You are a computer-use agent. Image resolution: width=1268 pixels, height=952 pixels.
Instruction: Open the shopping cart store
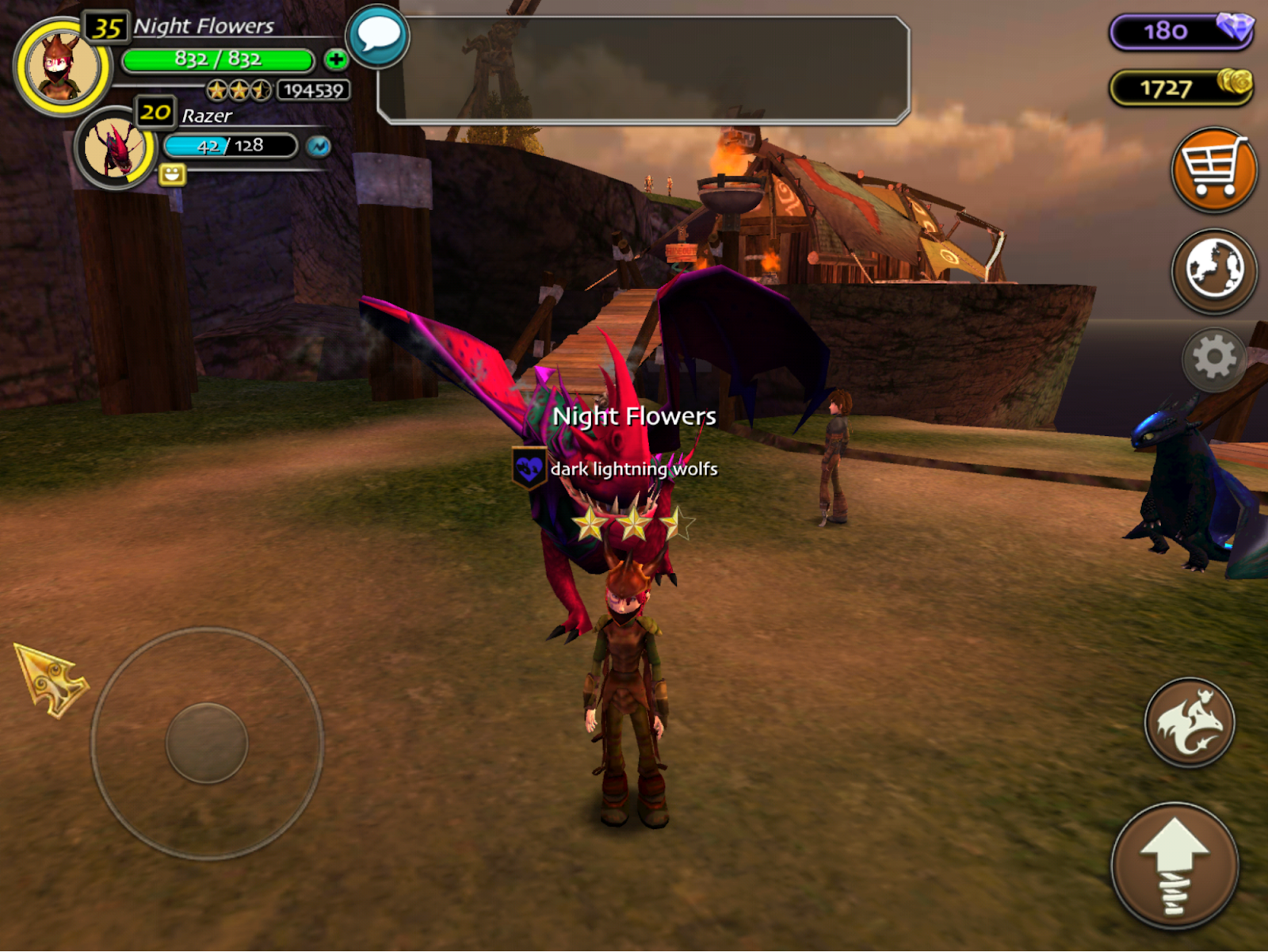(x=1213, y=169)
